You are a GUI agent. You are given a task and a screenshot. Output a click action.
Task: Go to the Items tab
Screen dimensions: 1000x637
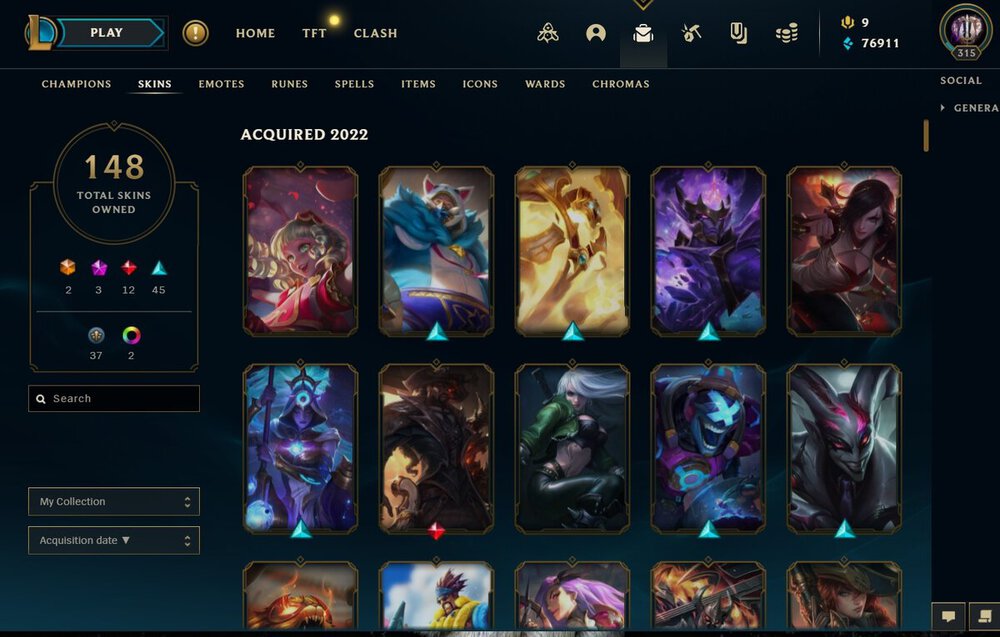pyautogui.click(x=418, y=84)
